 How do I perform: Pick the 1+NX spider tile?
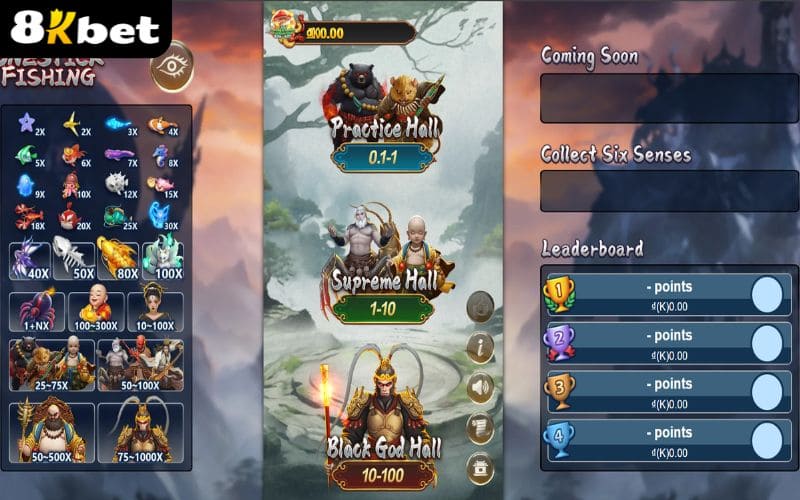(36, 311)
